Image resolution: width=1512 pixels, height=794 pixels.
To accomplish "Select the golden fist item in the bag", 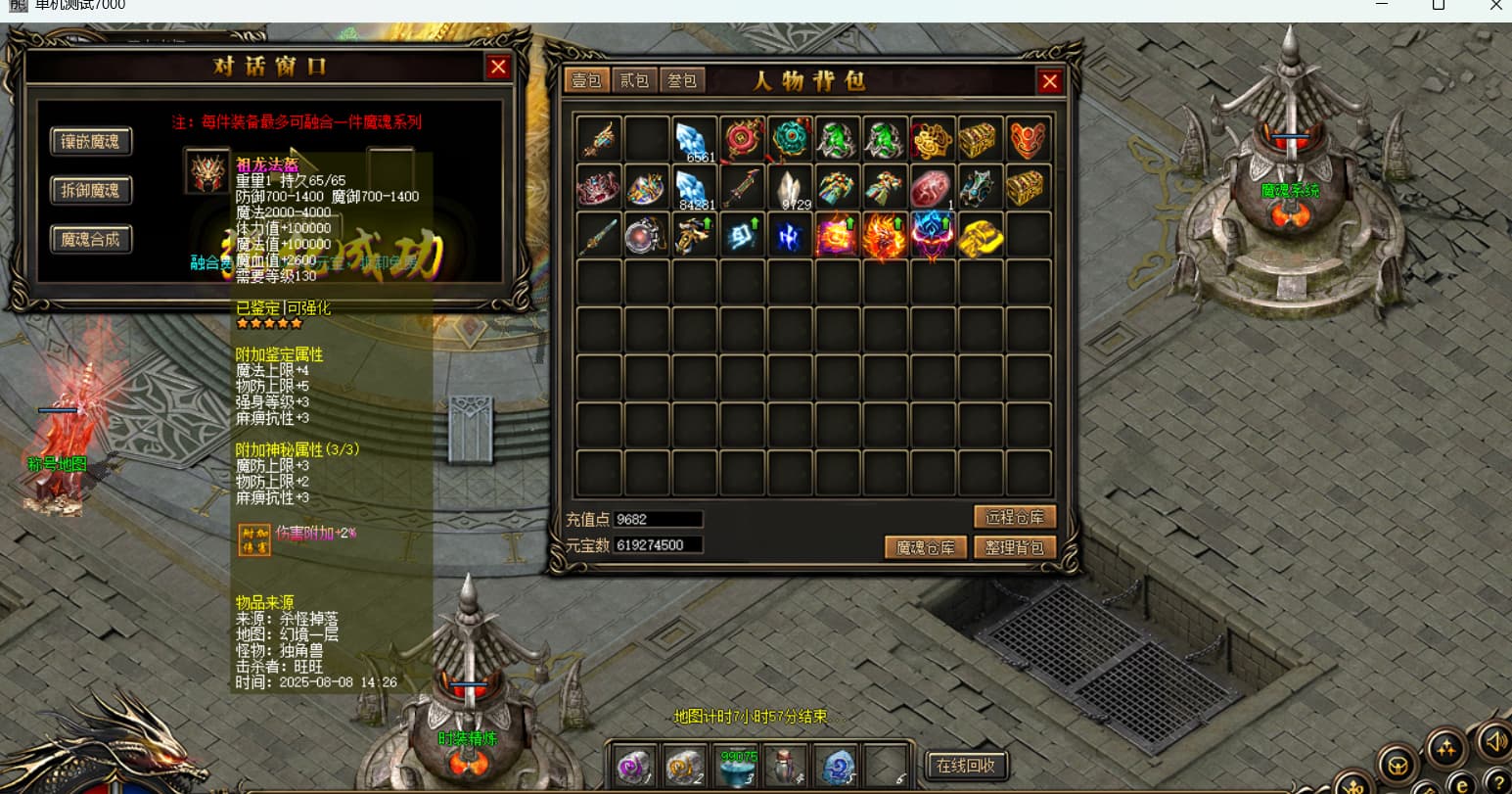I will [x=981, y=236].
